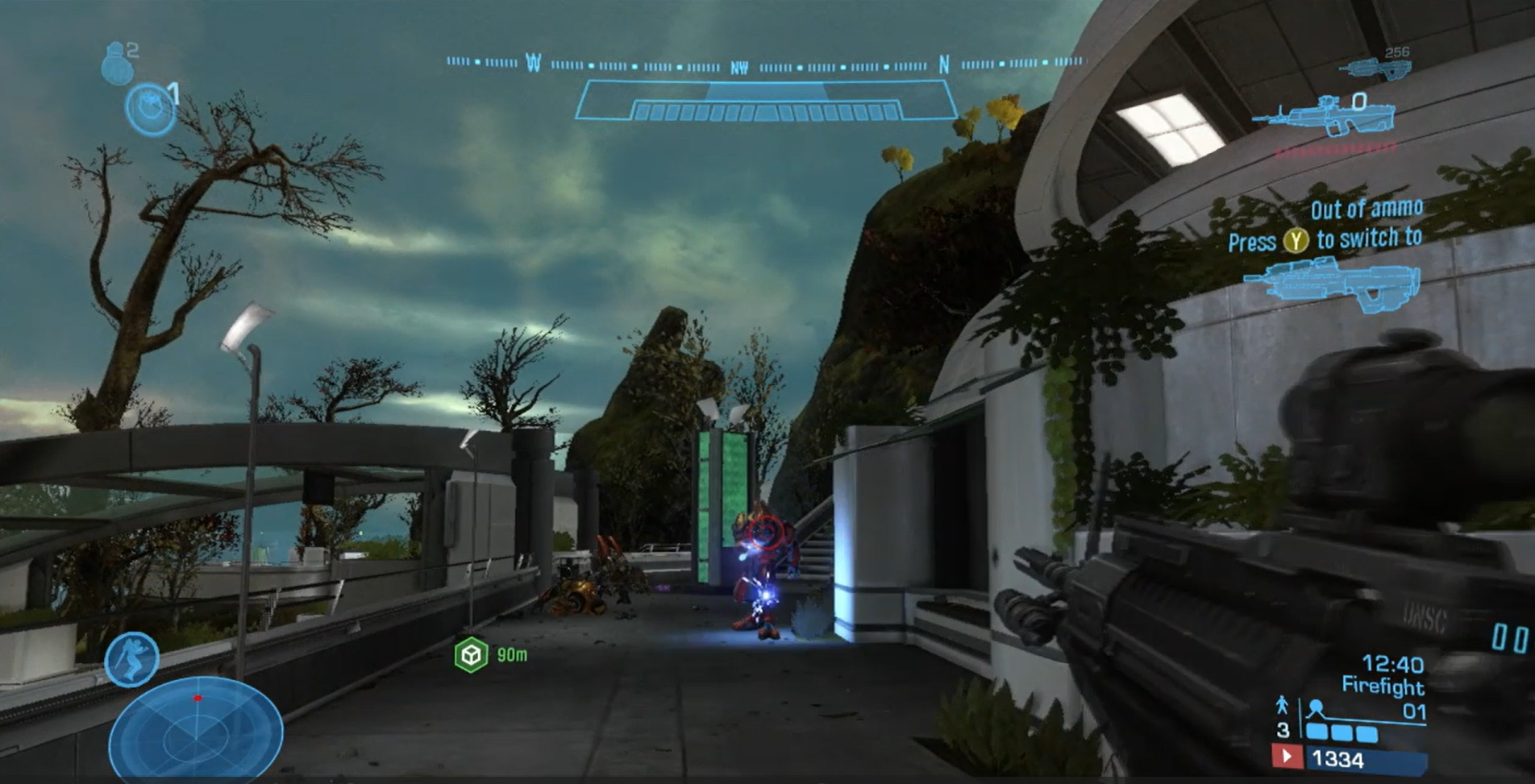The height and width of the screenshot is (784, 1535).
Task: Select the frag grenade icon showing 2
Action: pos(119,66)
